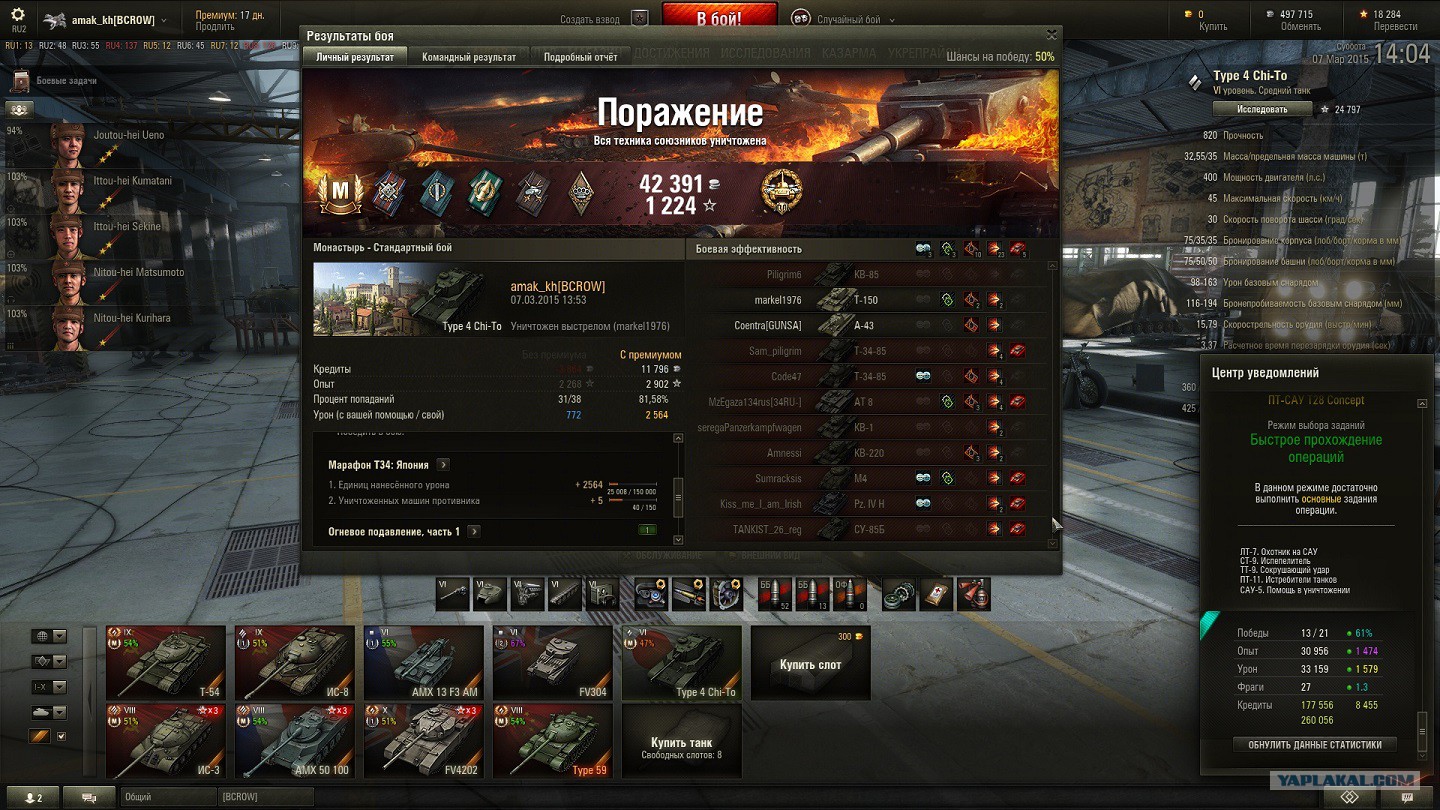Switch to the Командный результат tab
The height and width of the screenshot is (810, 1440).
pyautogui.click(x=469, y=57)
